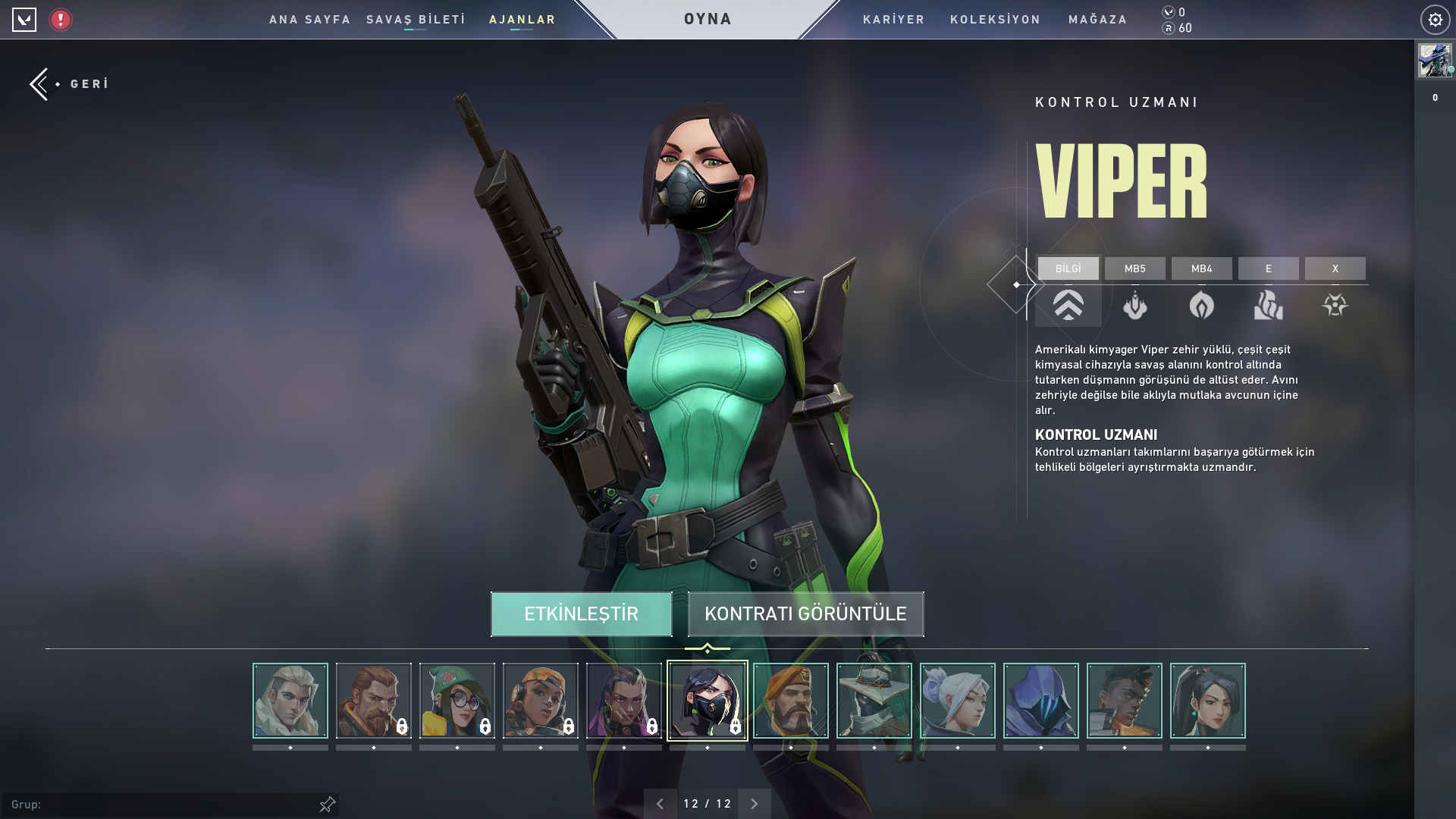
Task: Switch to the MB4 ability tab
Action: point(1202,268)
